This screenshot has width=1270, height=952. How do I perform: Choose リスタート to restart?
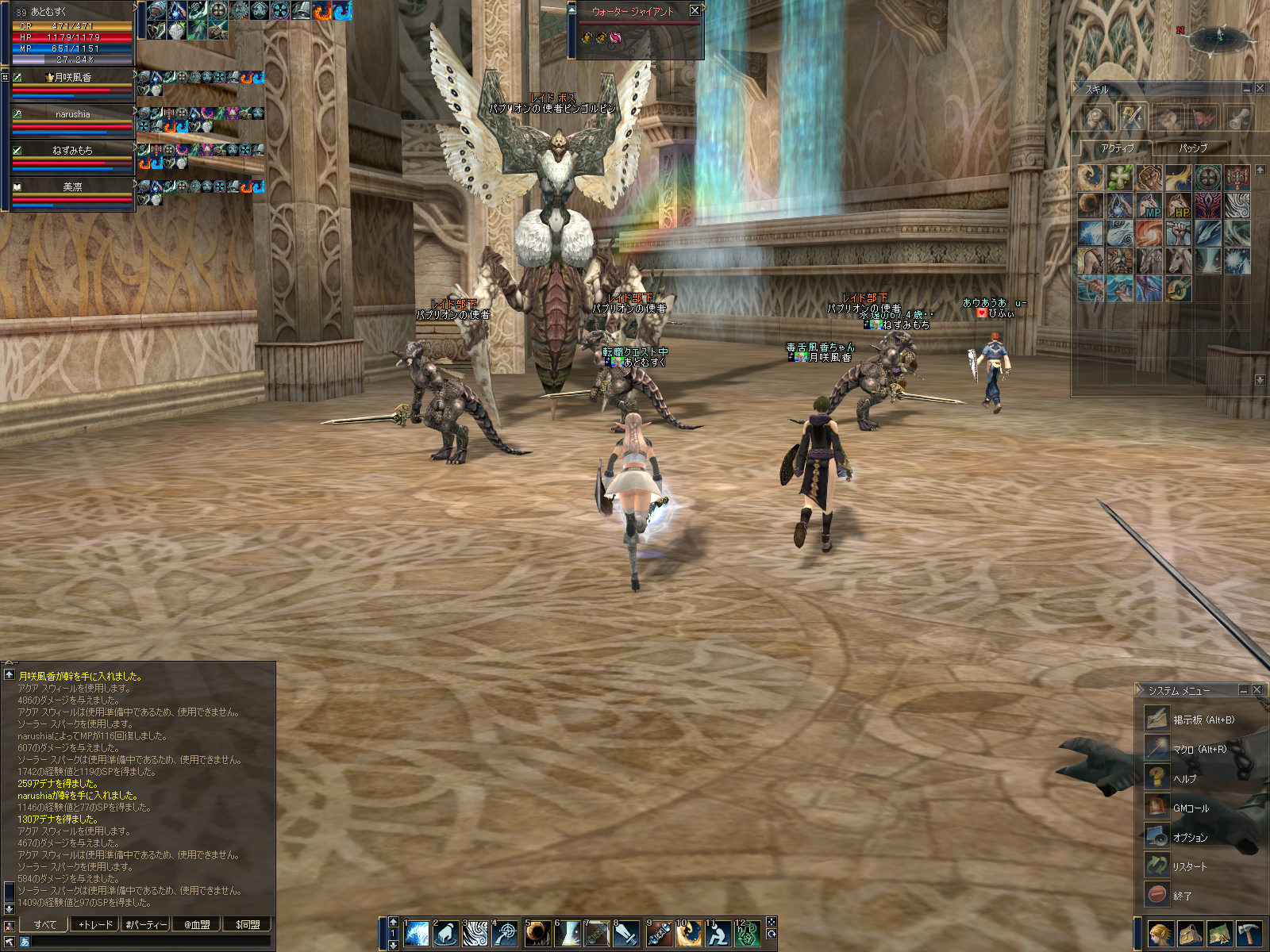1189,866
